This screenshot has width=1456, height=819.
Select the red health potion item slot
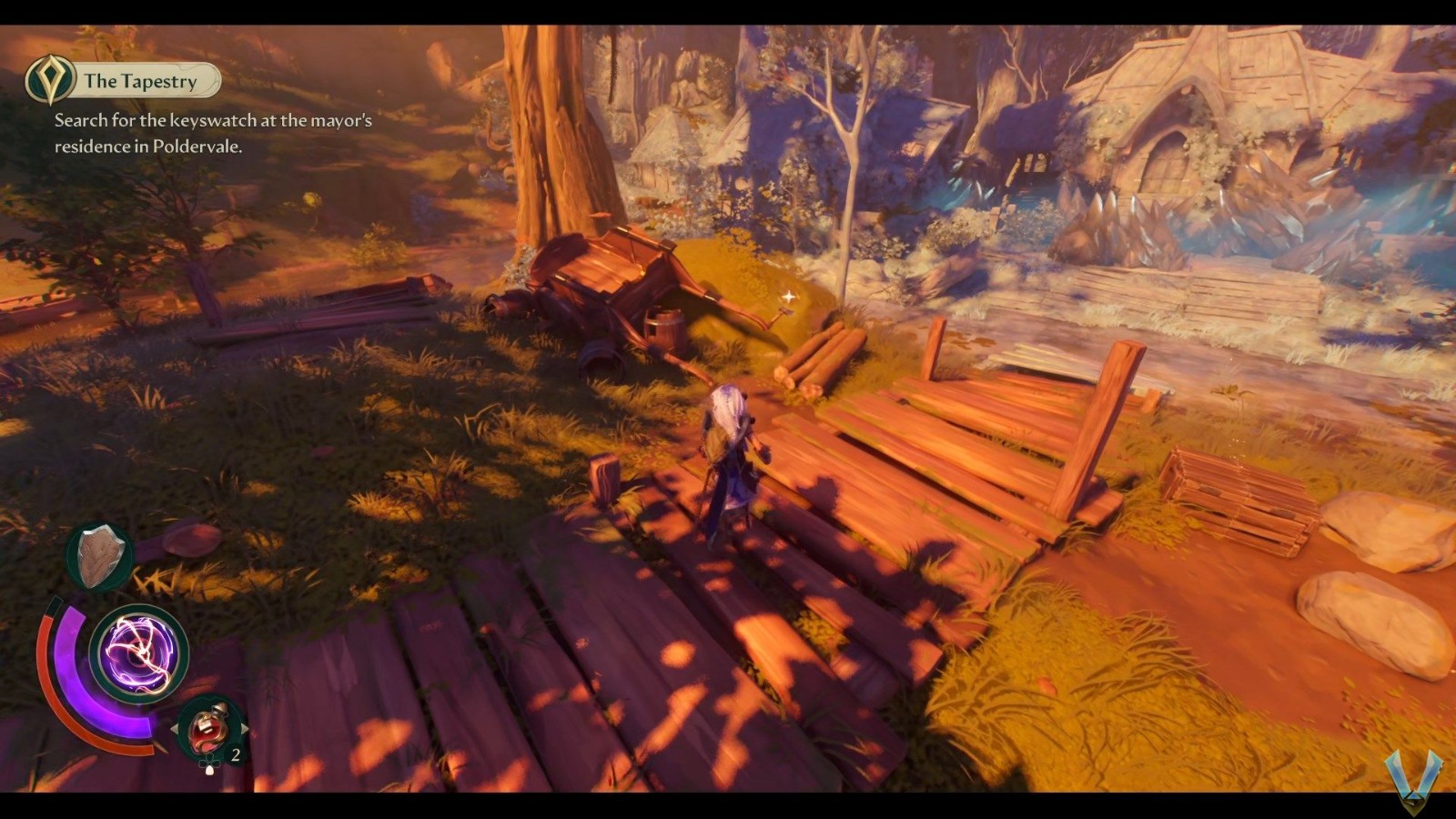coord(207,728)
